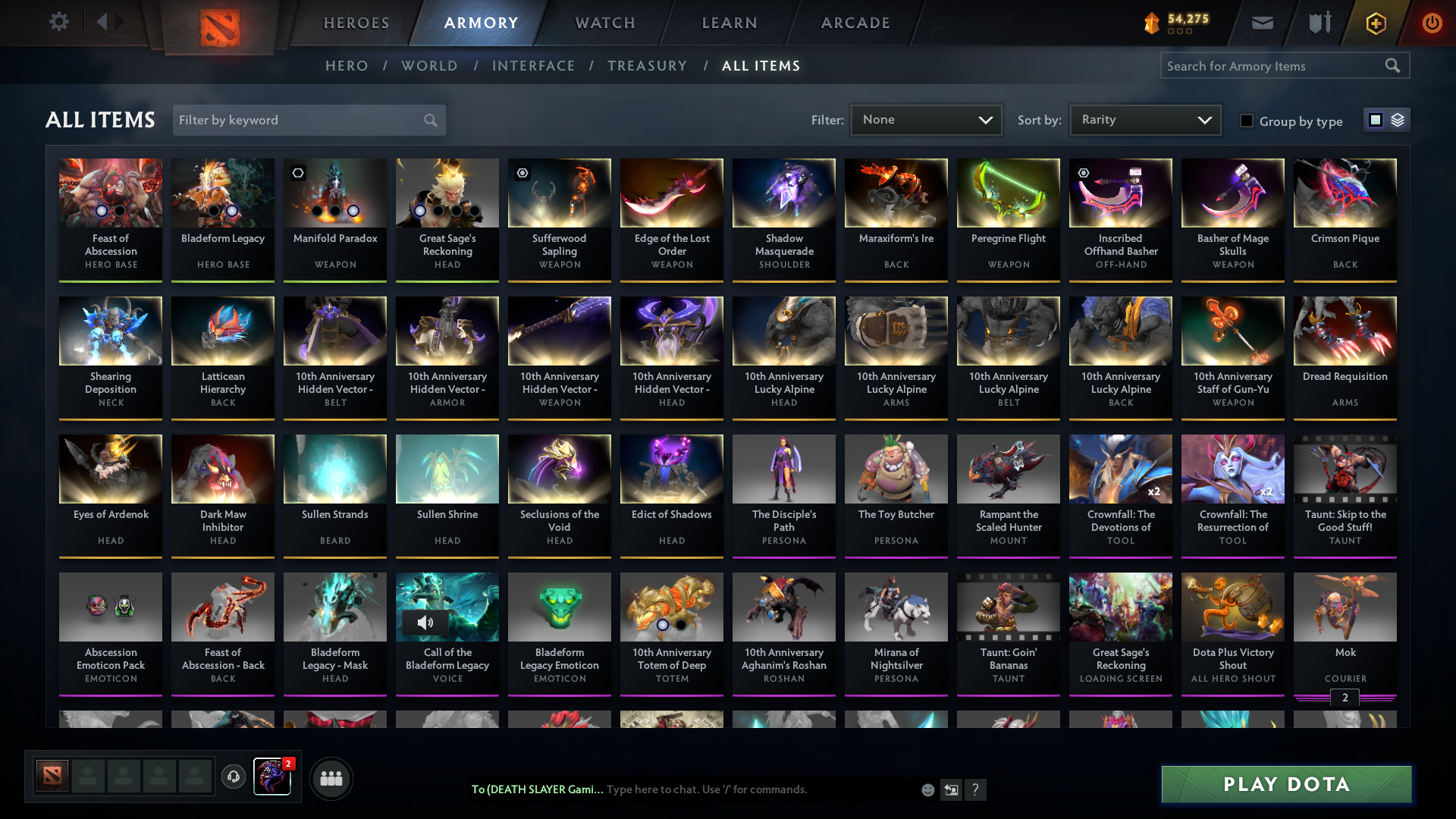Open the friends list icon
This screenshot has width=1456, height=819.
click(331, 778)
